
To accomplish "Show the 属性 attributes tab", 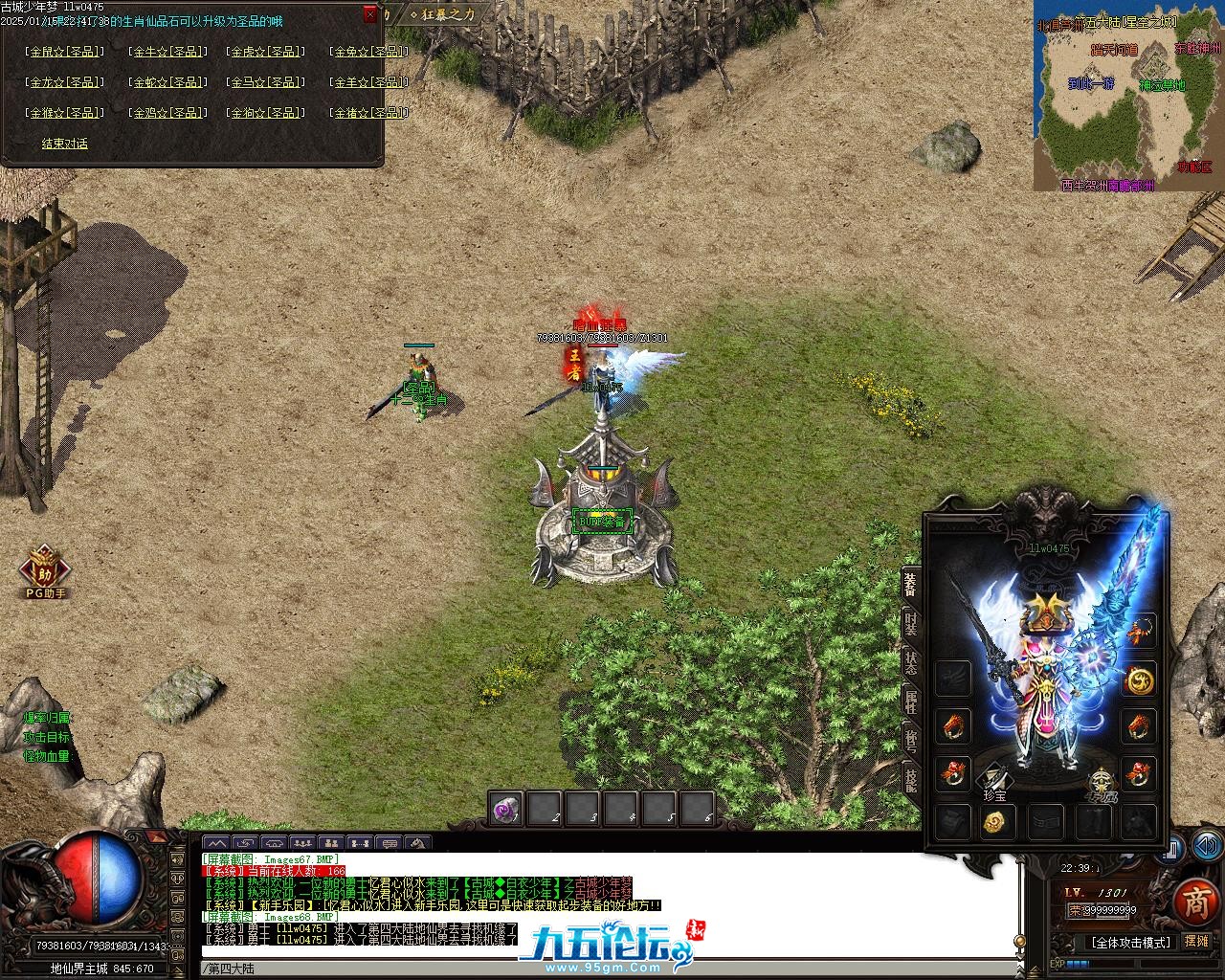I will (911, 701).
